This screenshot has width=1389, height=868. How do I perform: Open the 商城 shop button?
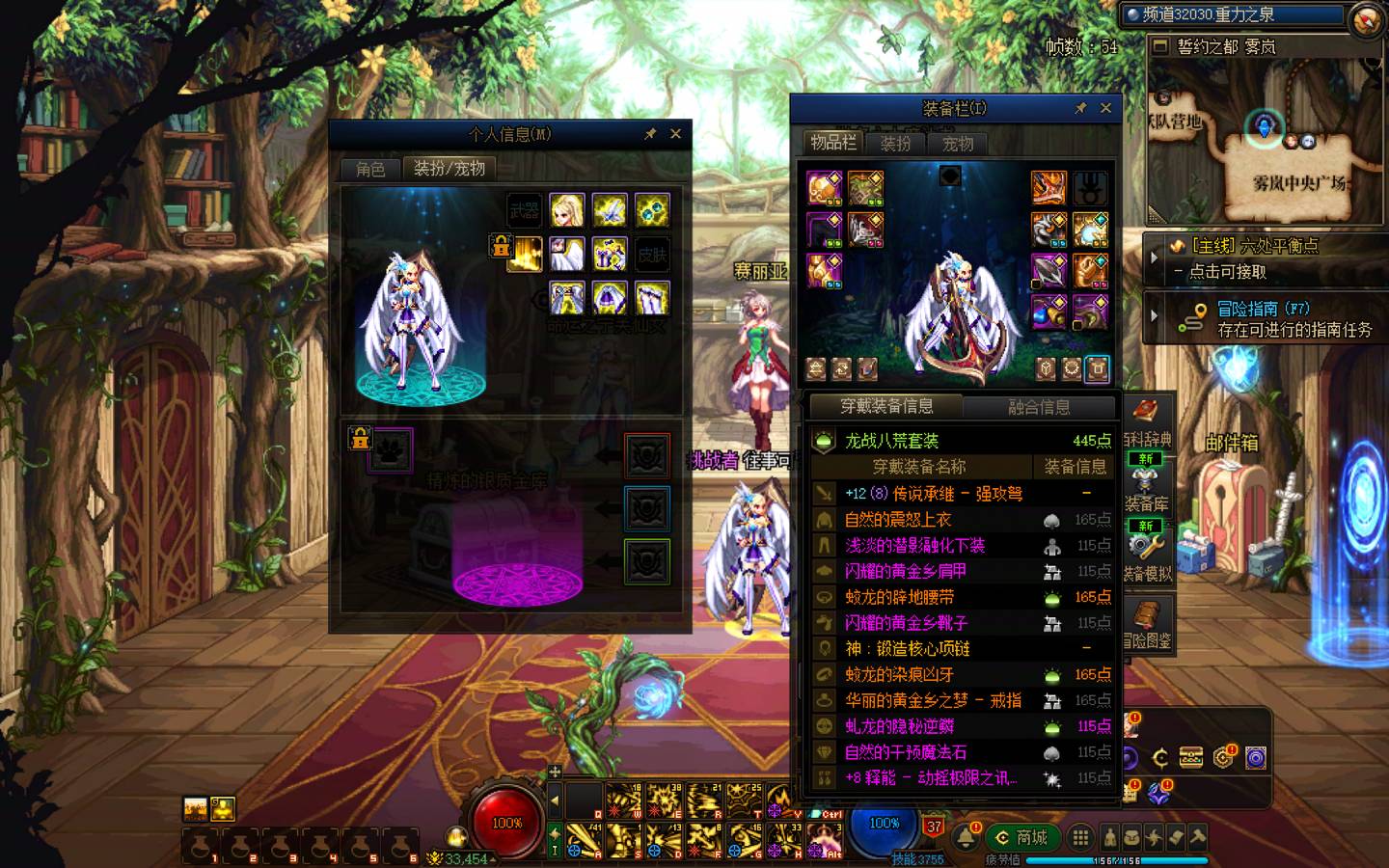[1021, 837]
